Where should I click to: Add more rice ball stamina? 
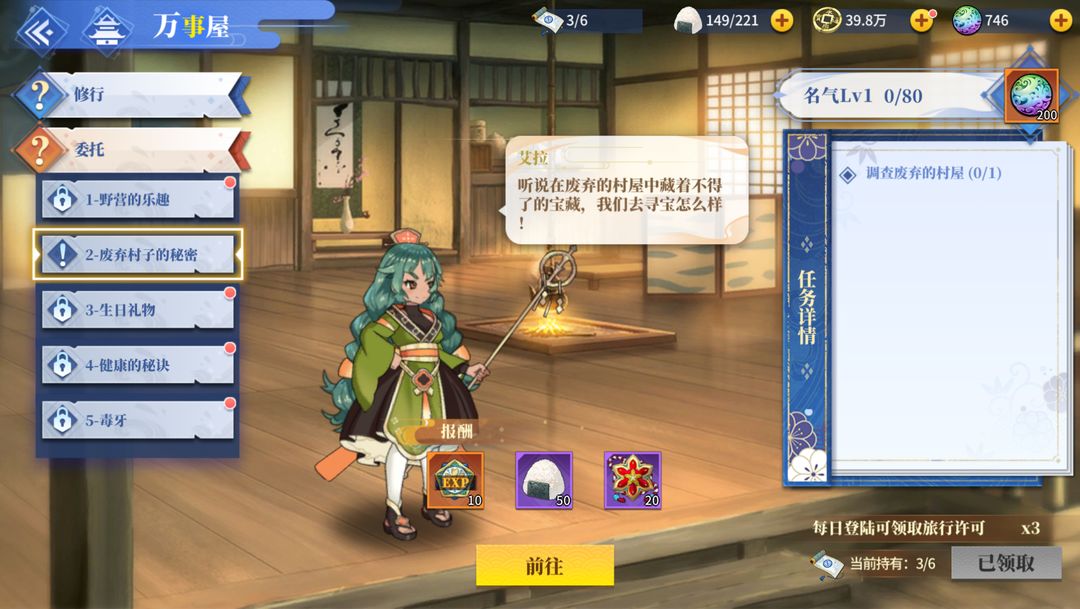pyautogui.click(x=782, y=20)
